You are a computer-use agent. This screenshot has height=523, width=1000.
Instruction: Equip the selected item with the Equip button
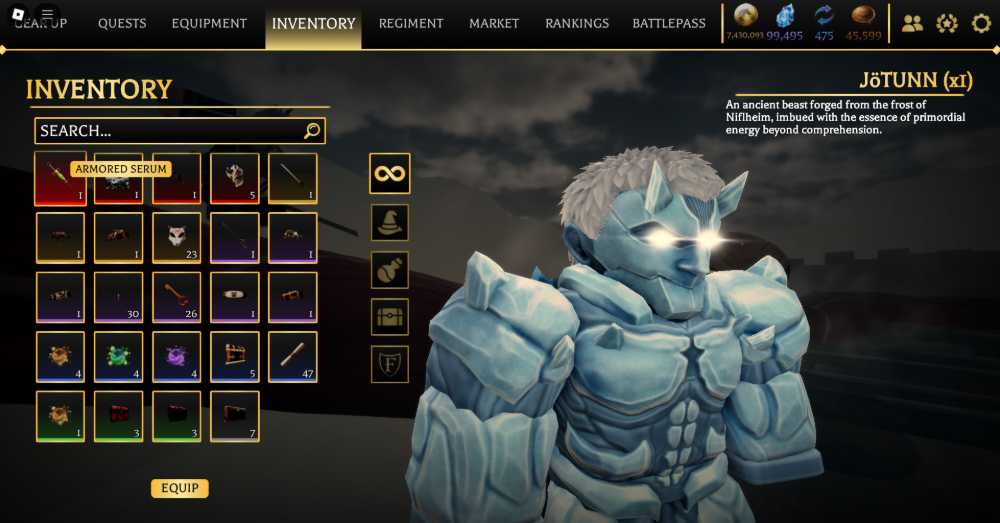pos(180,488)
